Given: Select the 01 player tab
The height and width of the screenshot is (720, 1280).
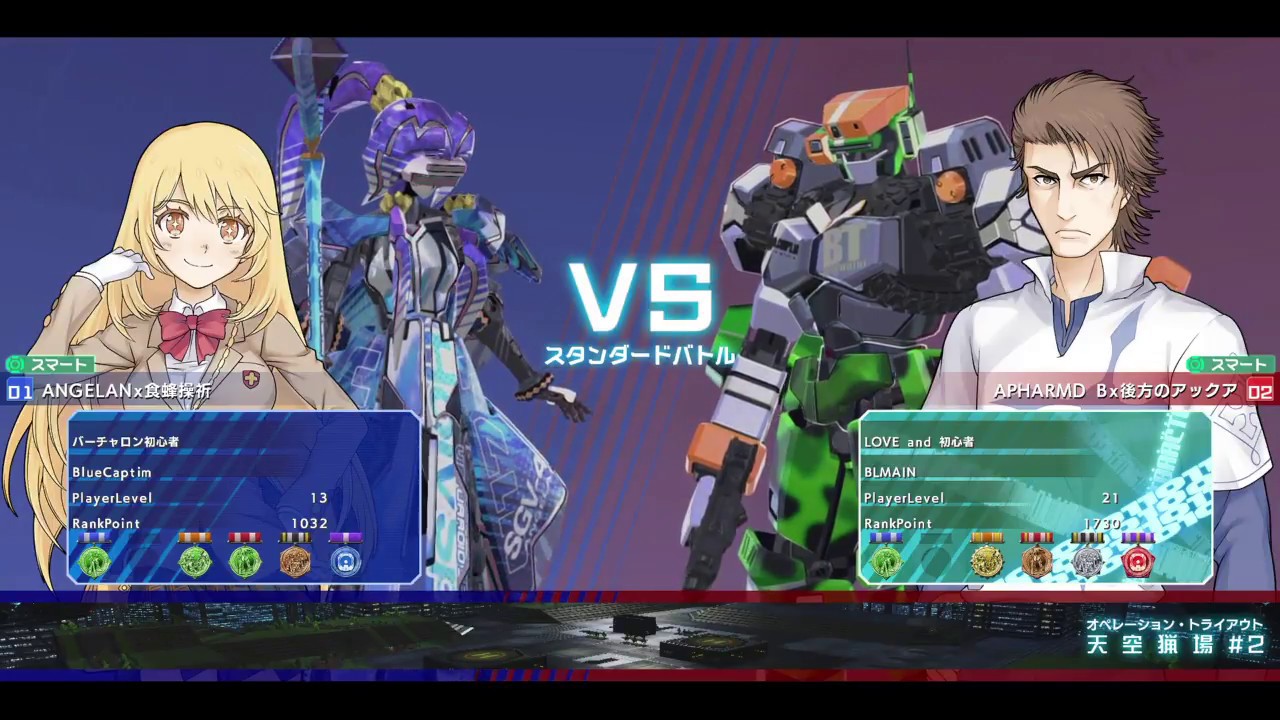Looking at the screenshot, I should point(20,392).
